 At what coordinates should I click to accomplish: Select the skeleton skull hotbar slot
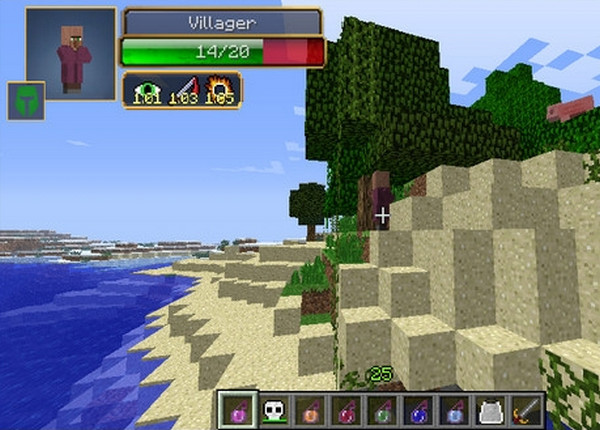pyautogui.click(x=274, y=409)
